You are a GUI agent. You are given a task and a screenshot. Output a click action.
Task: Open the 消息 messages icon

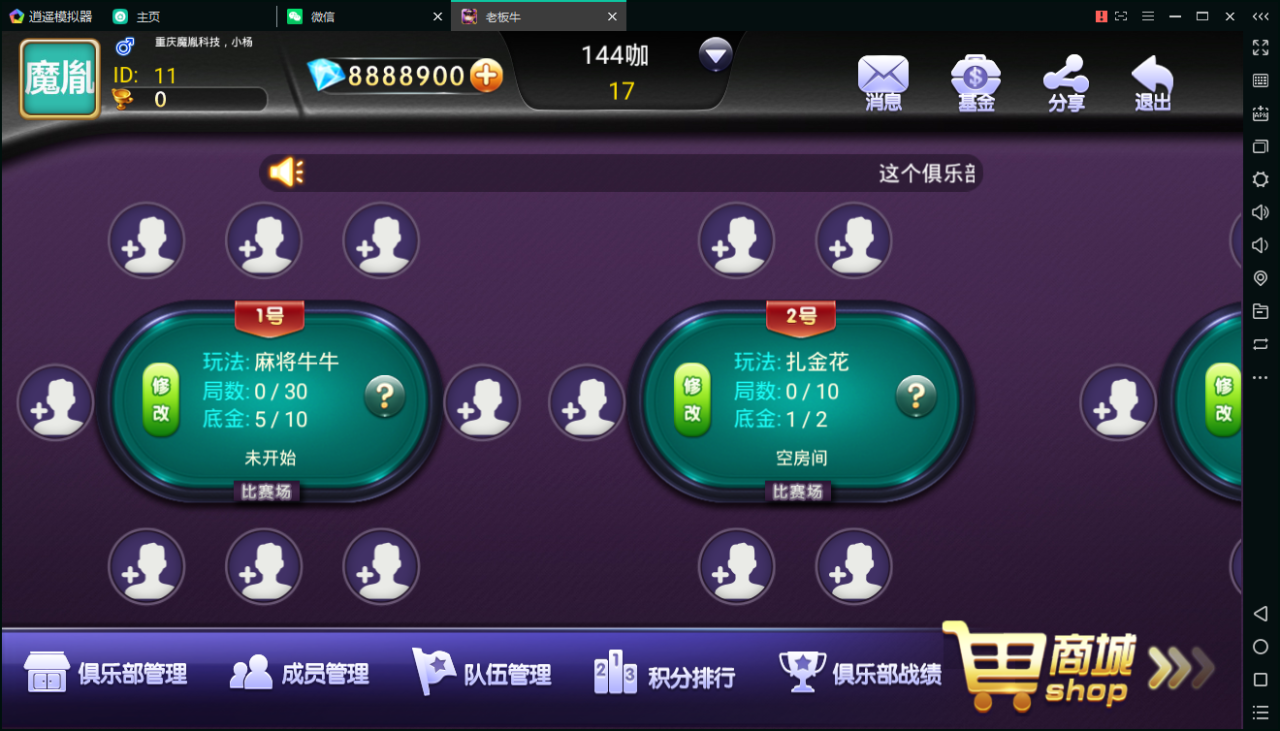coord(883,82)
